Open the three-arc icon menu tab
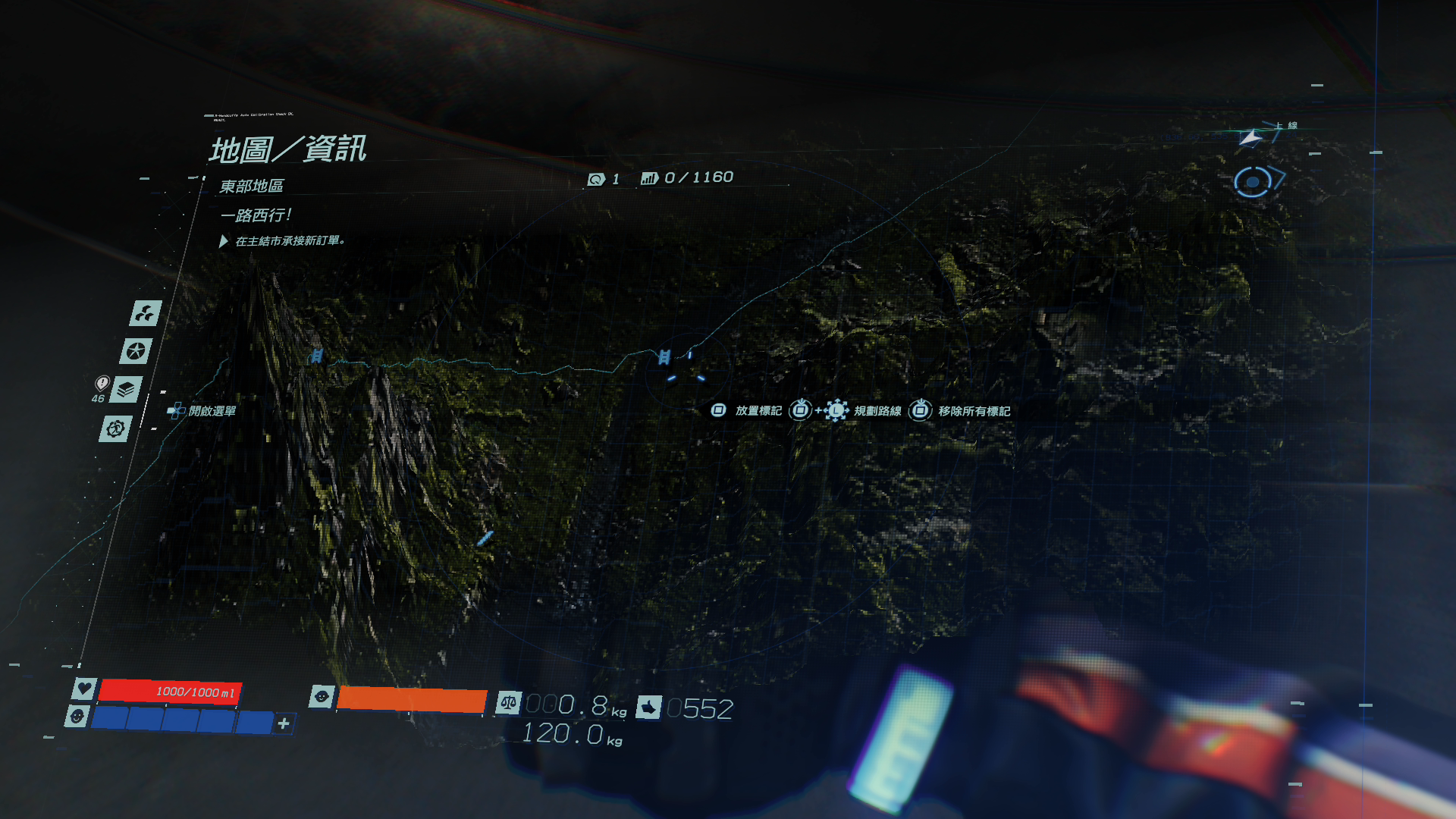The width and height of the screenshot is (1456, 819). 145,312
